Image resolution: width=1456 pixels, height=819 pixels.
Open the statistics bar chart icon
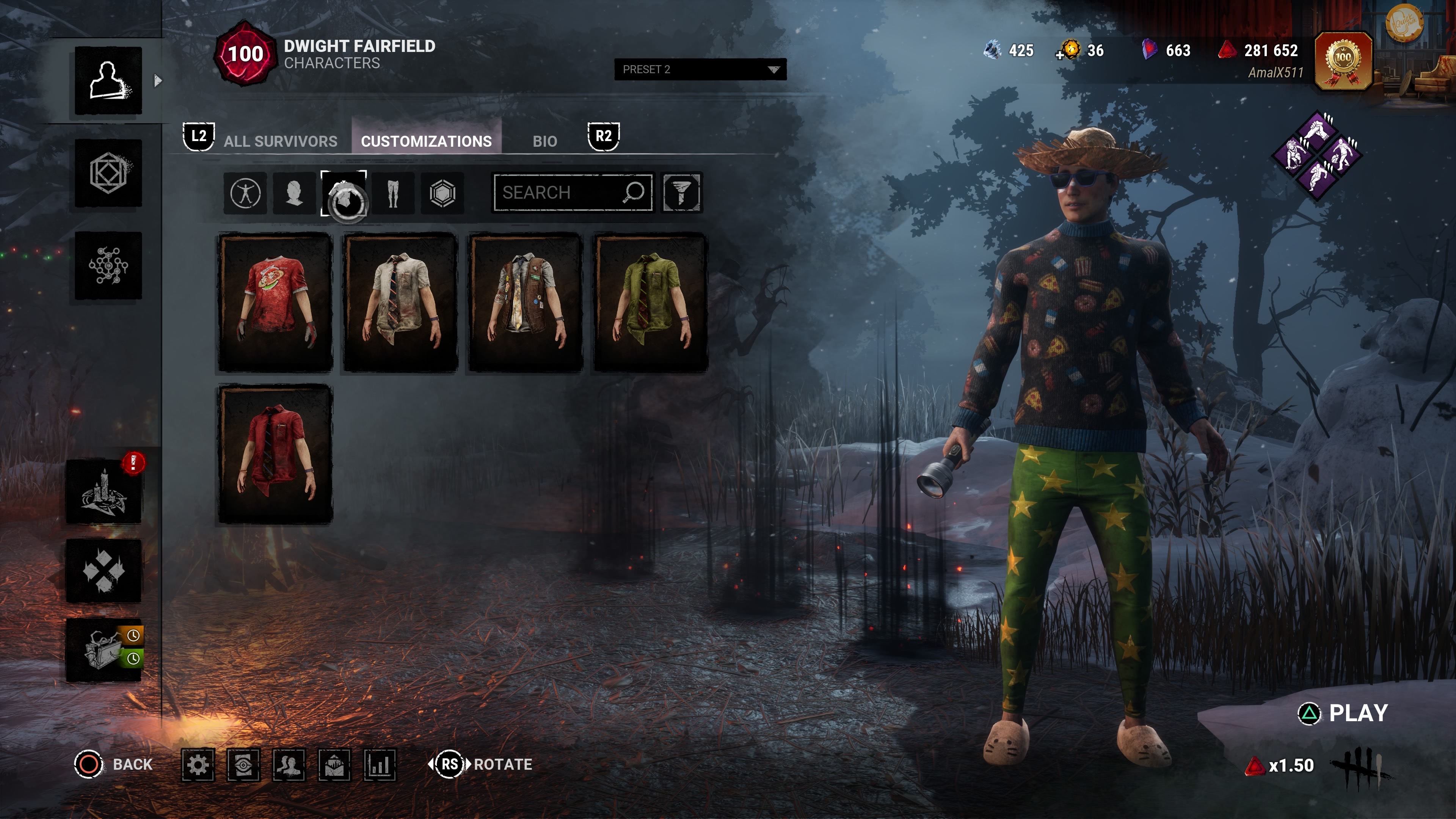click(379, 765)
